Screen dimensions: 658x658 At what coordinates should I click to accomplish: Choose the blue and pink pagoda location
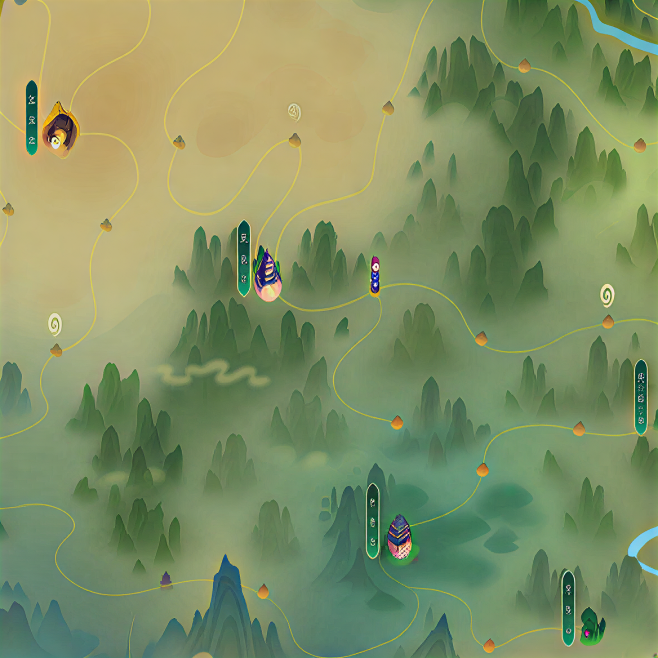[x=399, y=535]
